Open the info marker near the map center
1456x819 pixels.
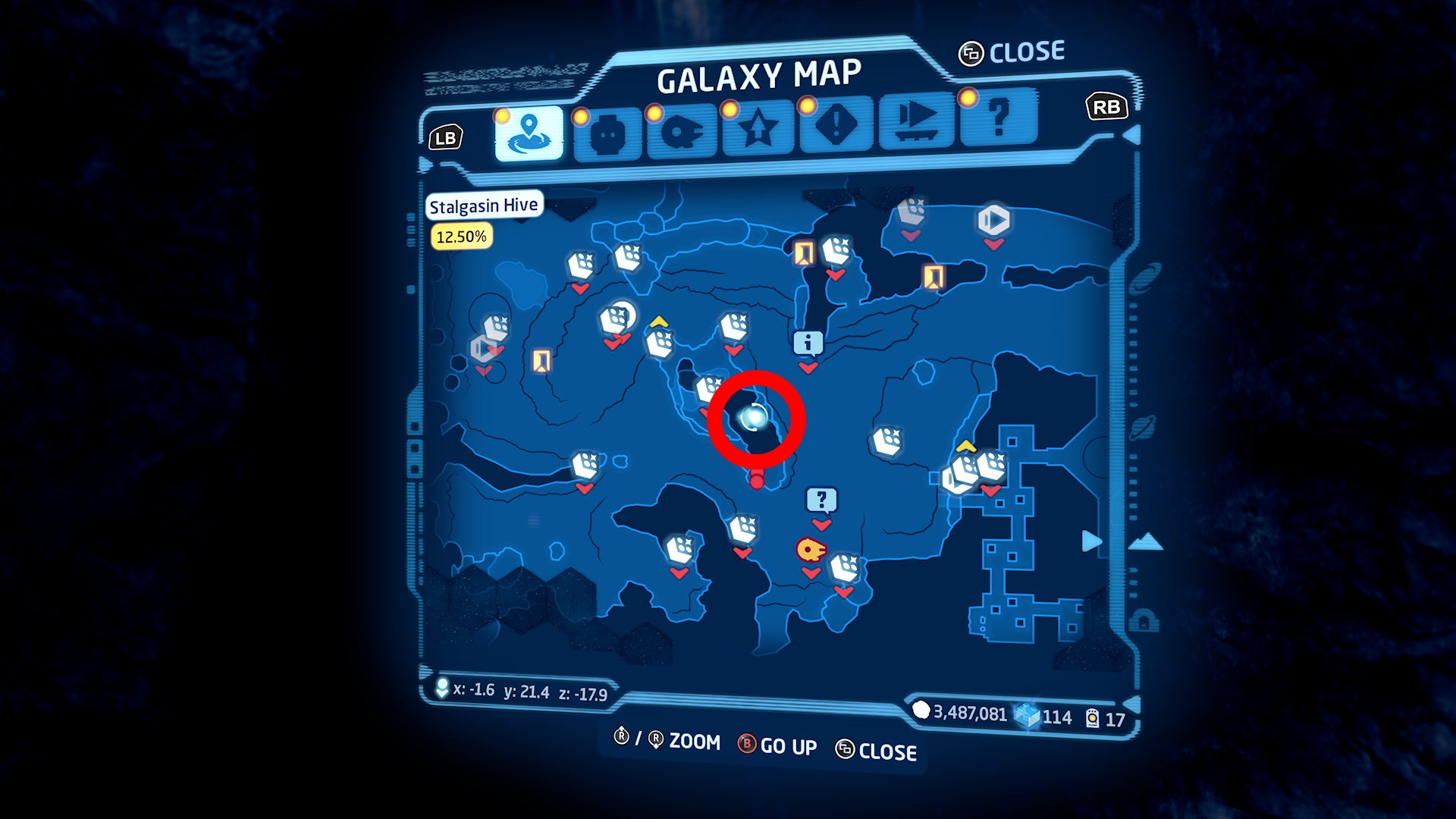[808, 343]
